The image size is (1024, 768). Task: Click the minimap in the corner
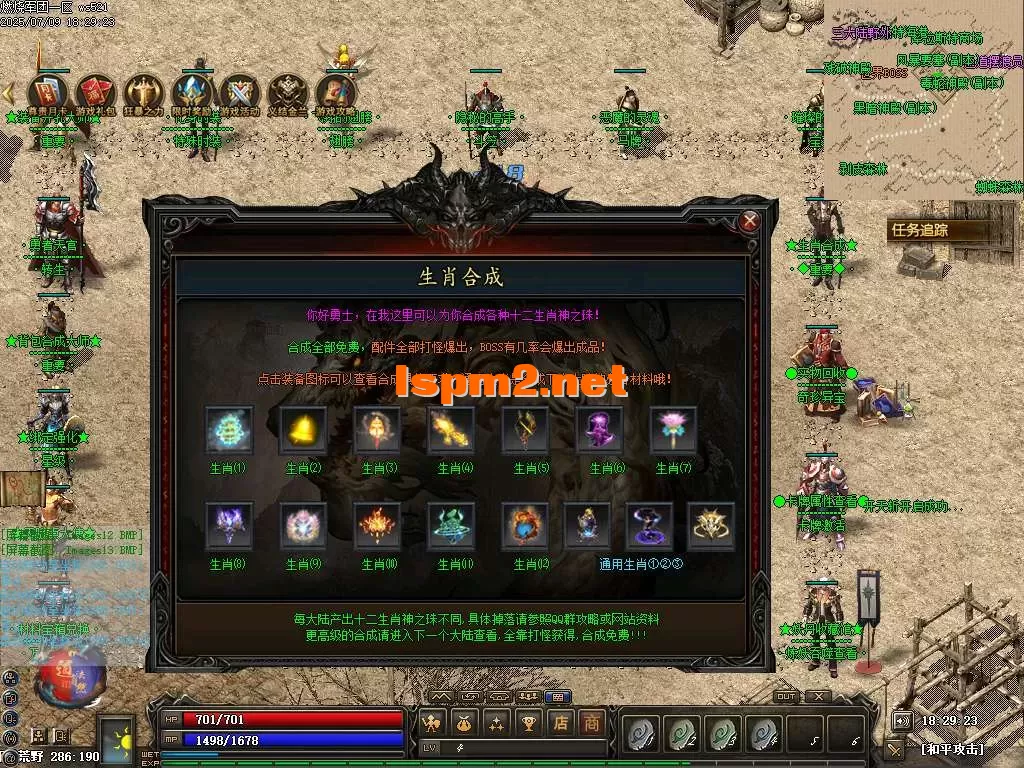point(926,98)
